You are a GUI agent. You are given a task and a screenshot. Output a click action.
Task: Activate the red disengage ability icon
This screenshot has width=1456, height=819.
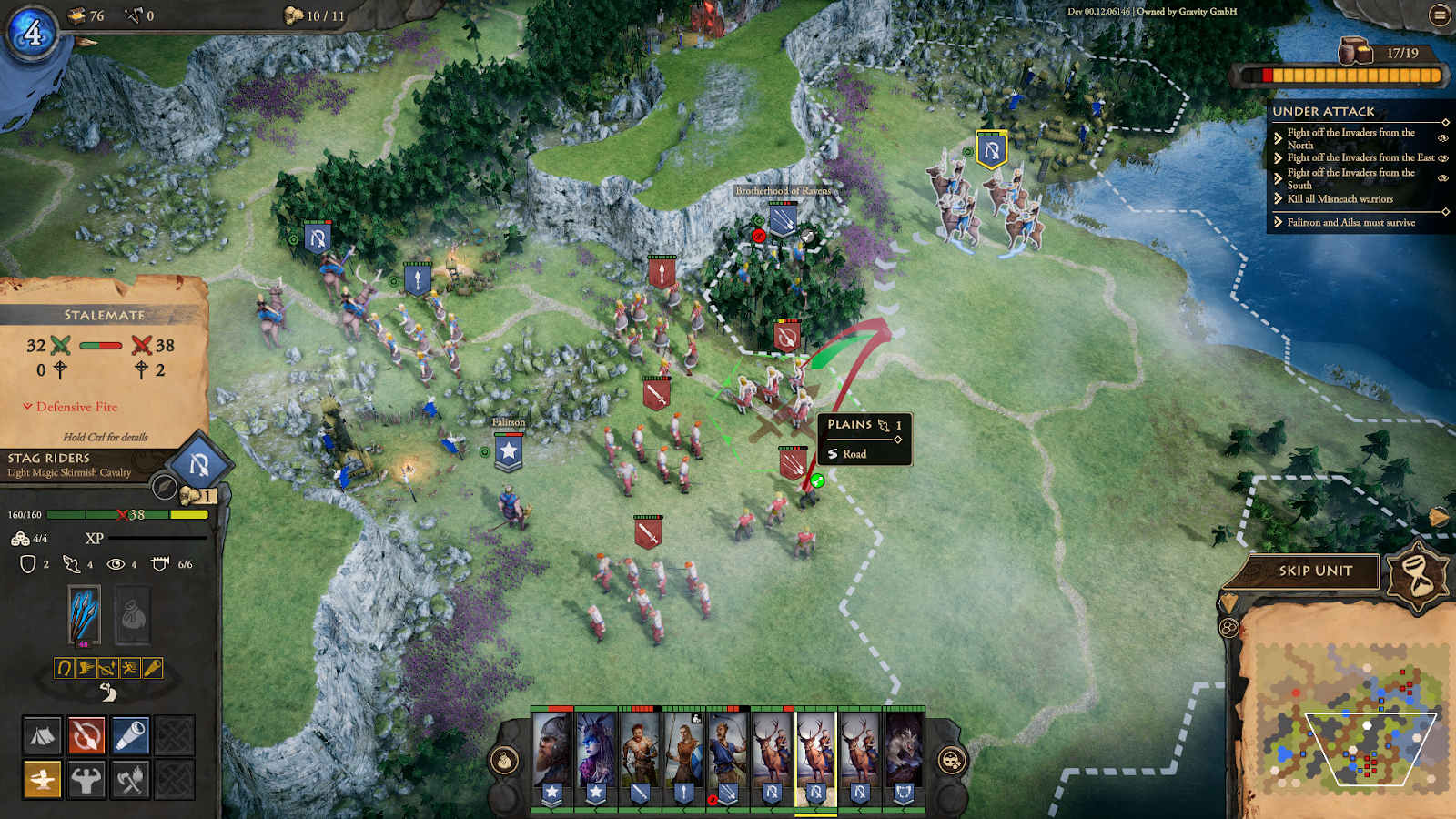coord(86,737)
